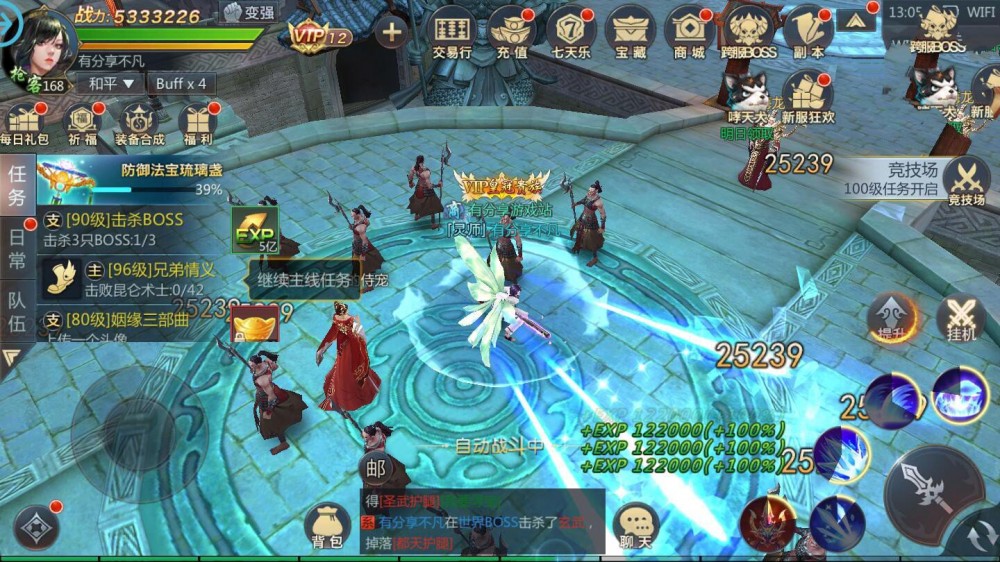This screenshot has width=1000, height=562.
Task: Toggle 挂机 auto-battle mode
Action: pyautogui.click(x=960, y=320)
